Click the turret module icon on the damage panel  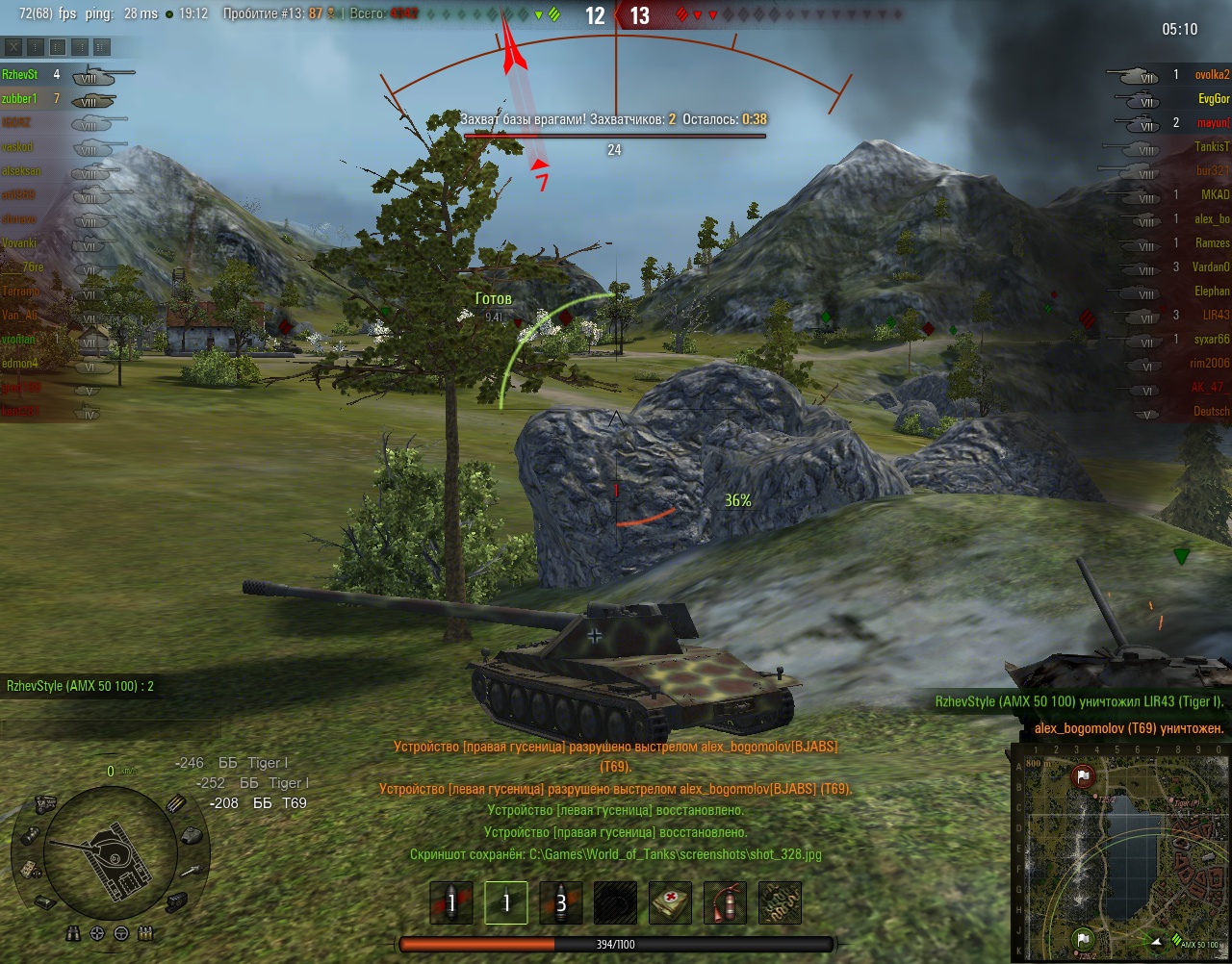click(192, 835)
